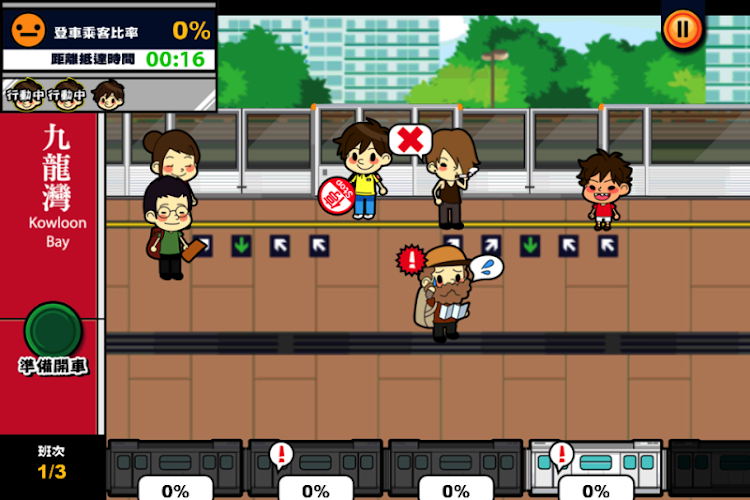The height and width of the screenshot is (500, 750).
Task: Select the idle staff portrait without 行動中 label
Action: tap(107, 95)
